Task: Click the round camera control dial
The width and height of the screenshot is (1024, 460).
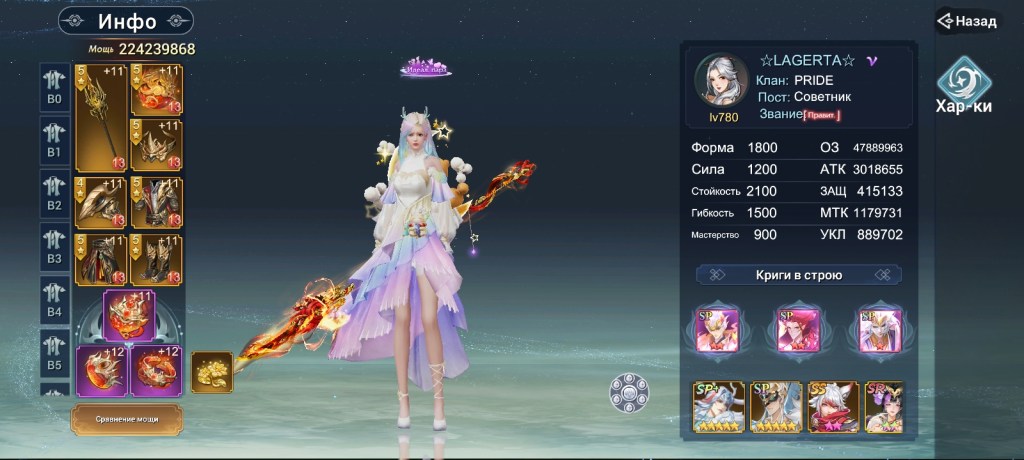Action: coord(630,392)
